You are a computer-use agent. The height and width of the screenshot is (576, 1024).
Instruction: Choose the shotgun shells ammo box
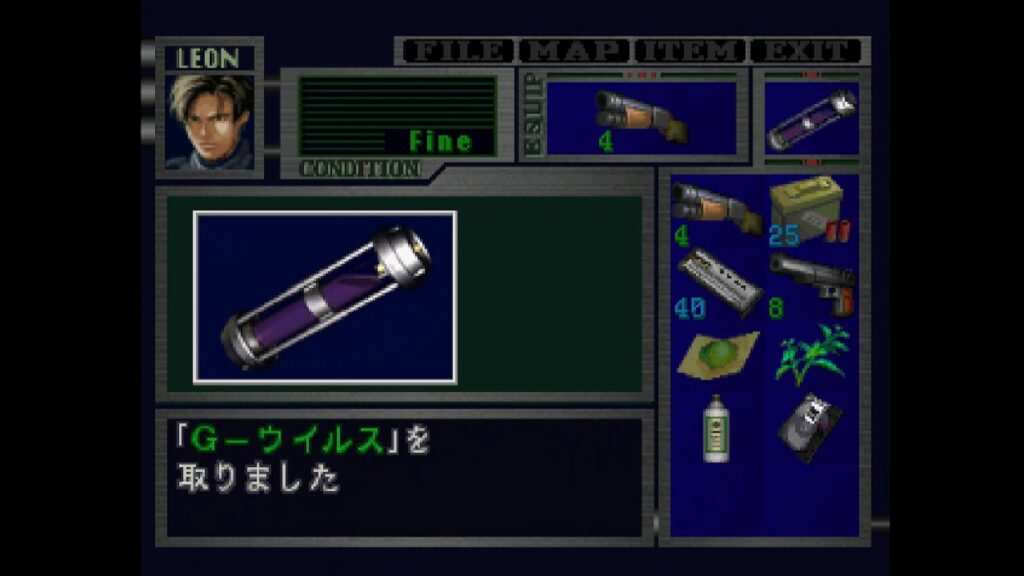tap(808, 210)
